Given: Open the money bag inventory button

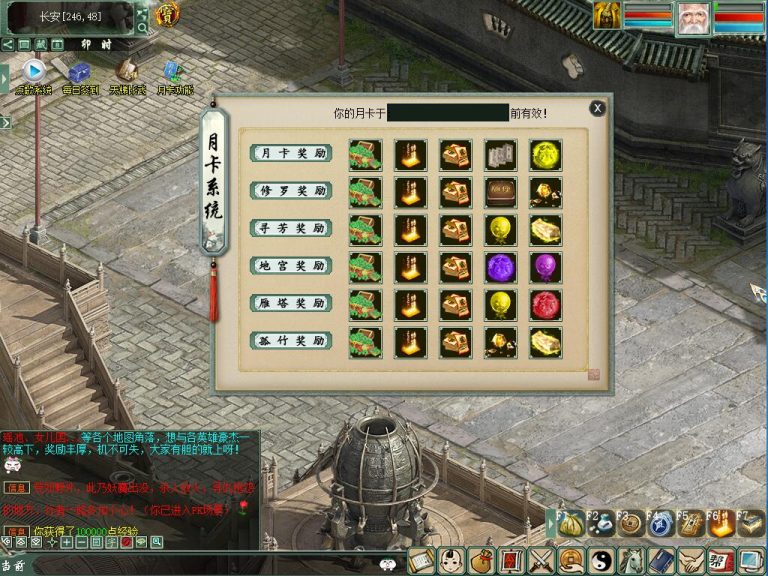Looking at the screenshot, I should [482, 561].
